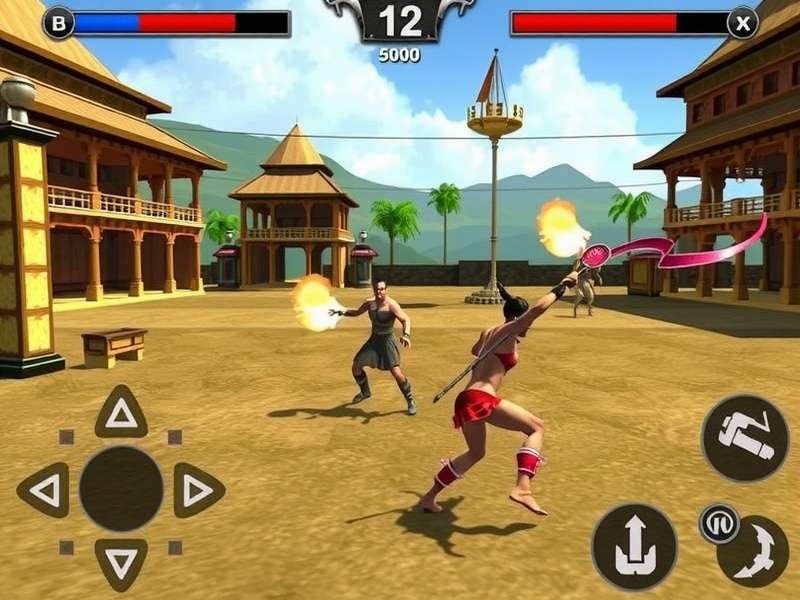Tap the D-pad up arrow

[121, 411]
